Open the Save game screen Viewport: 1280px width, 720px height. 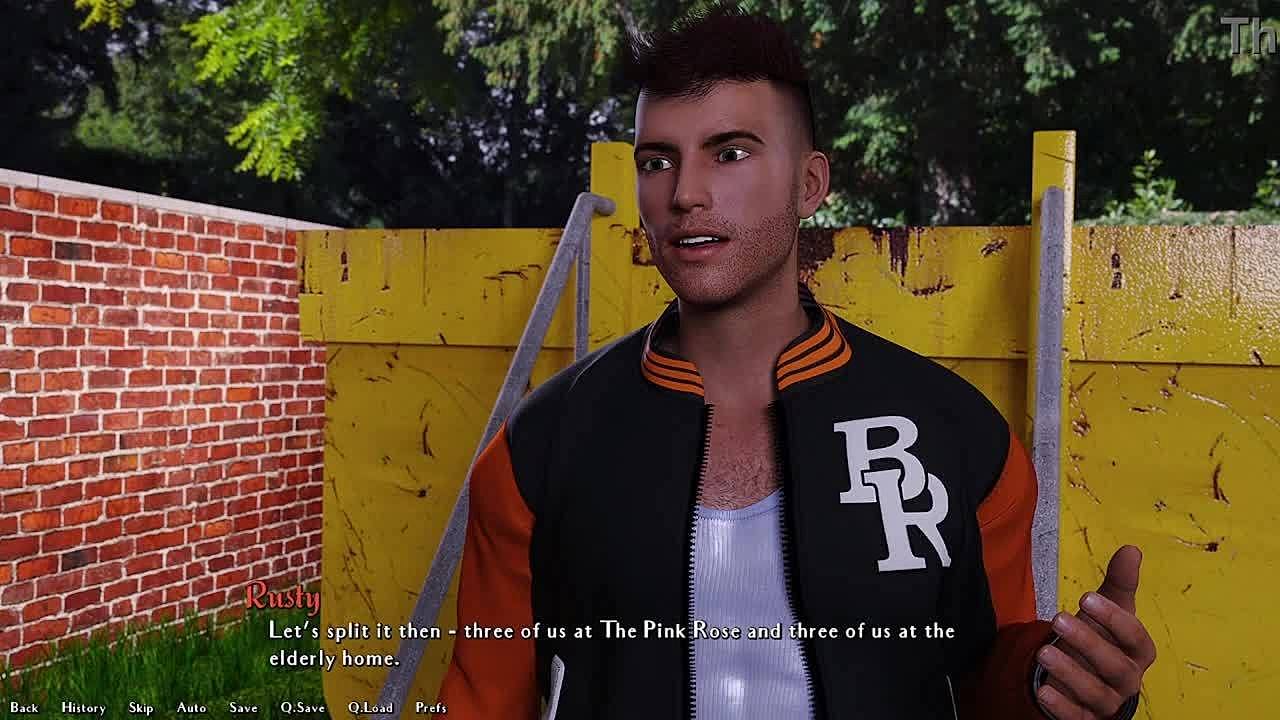click(243, 708)
